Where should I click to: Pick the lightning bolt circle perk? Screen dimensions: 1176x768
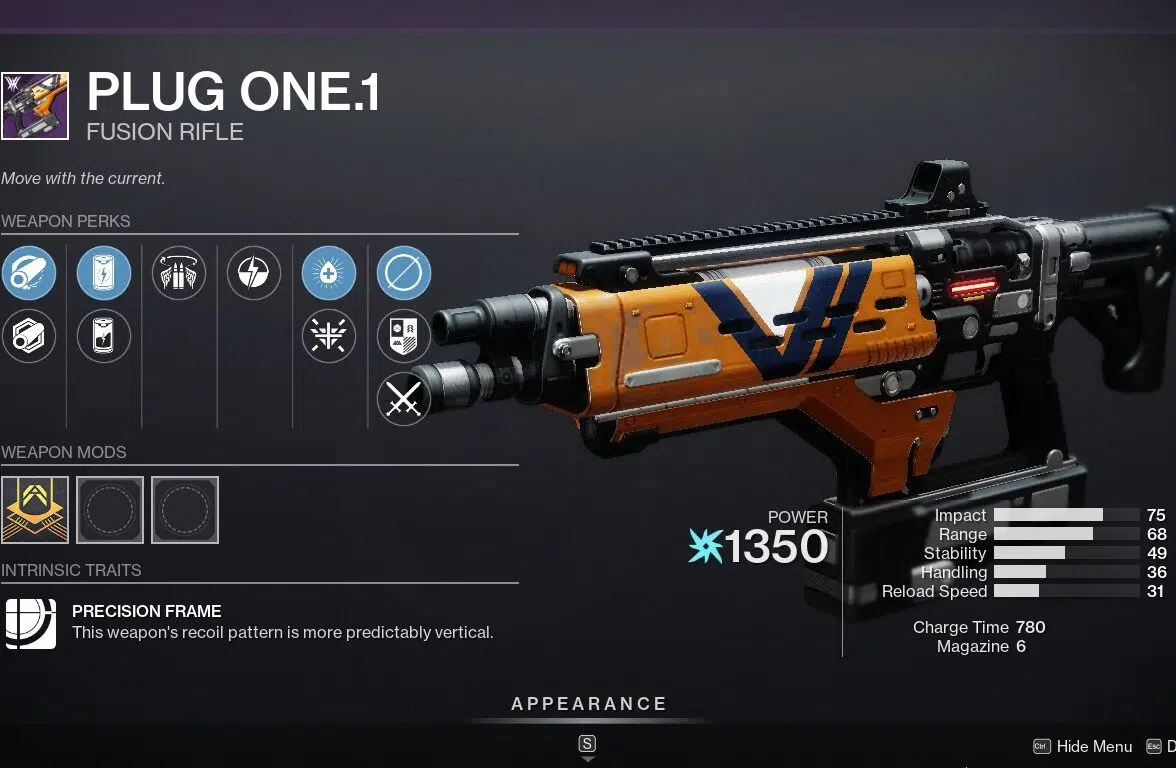click(x=254, y=273)
